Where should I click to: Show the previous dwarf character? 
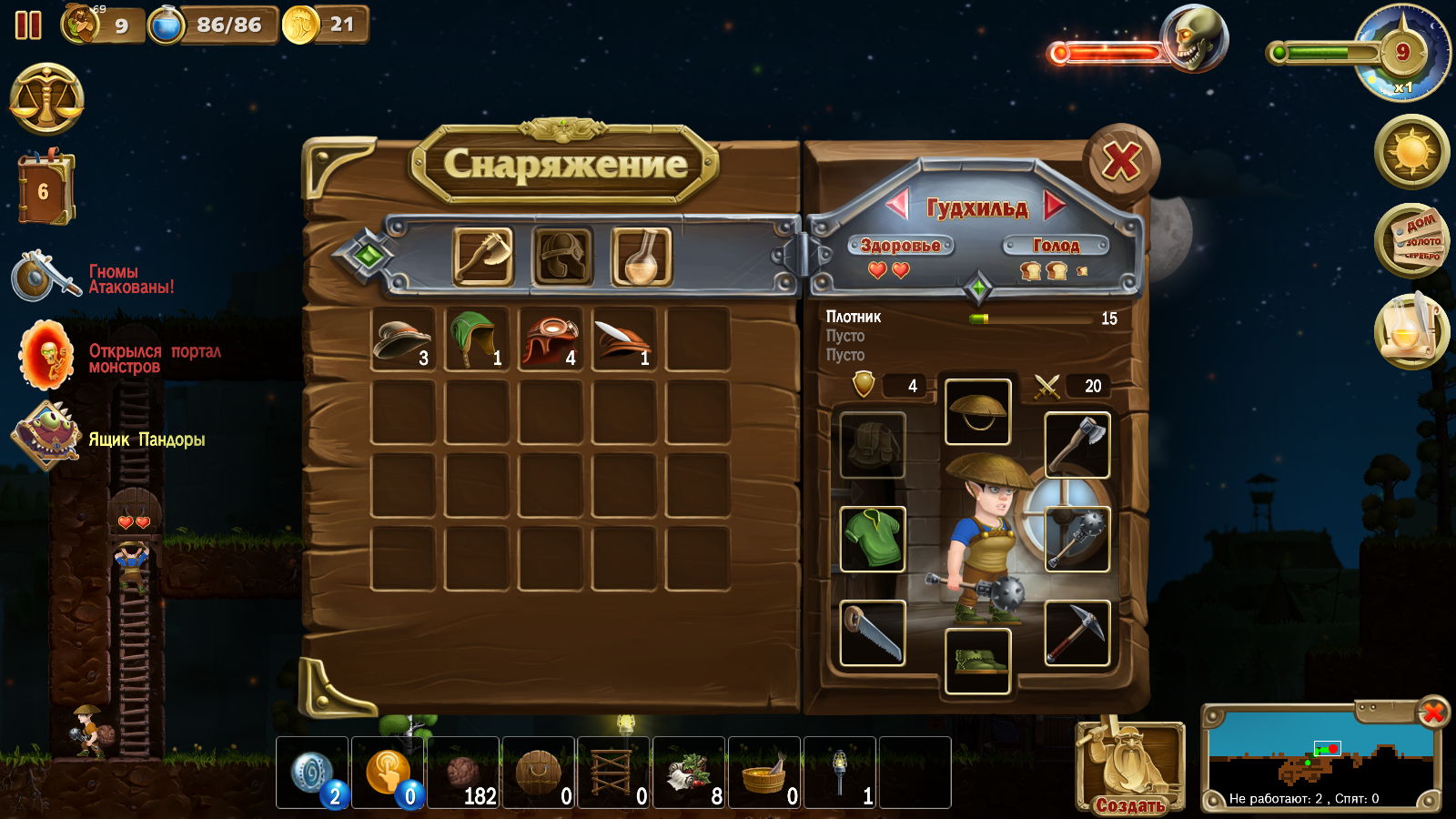click(897, 206)
